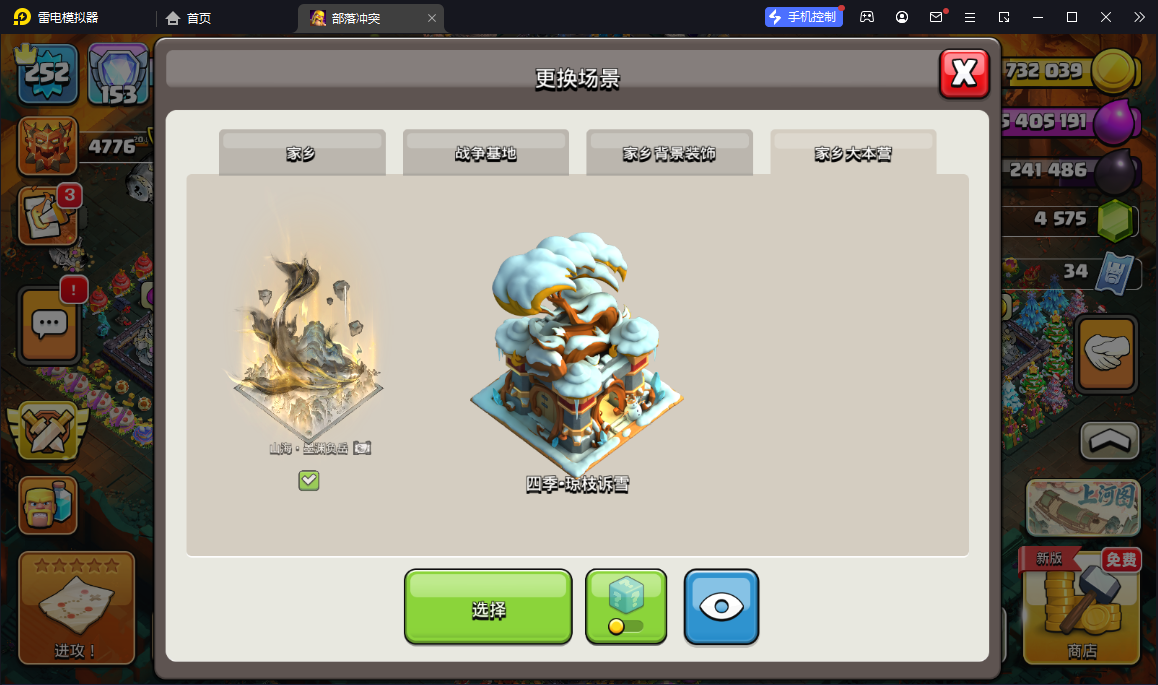The width and height of the screenshot is (1158, 685).
Task: Close the 更换场景 dialog
Action: [964, 73]
